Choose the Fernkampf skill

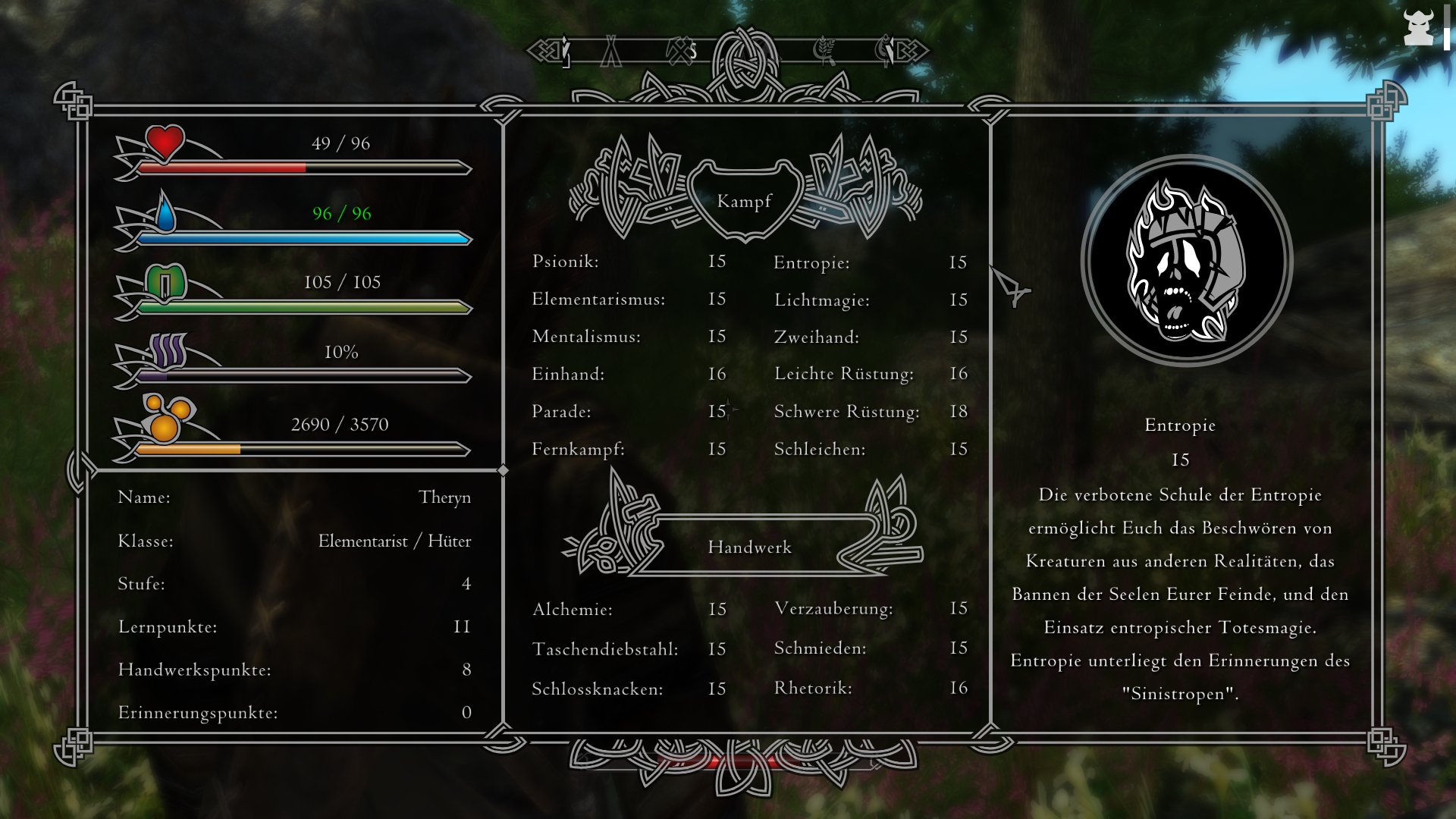[578, 450]
